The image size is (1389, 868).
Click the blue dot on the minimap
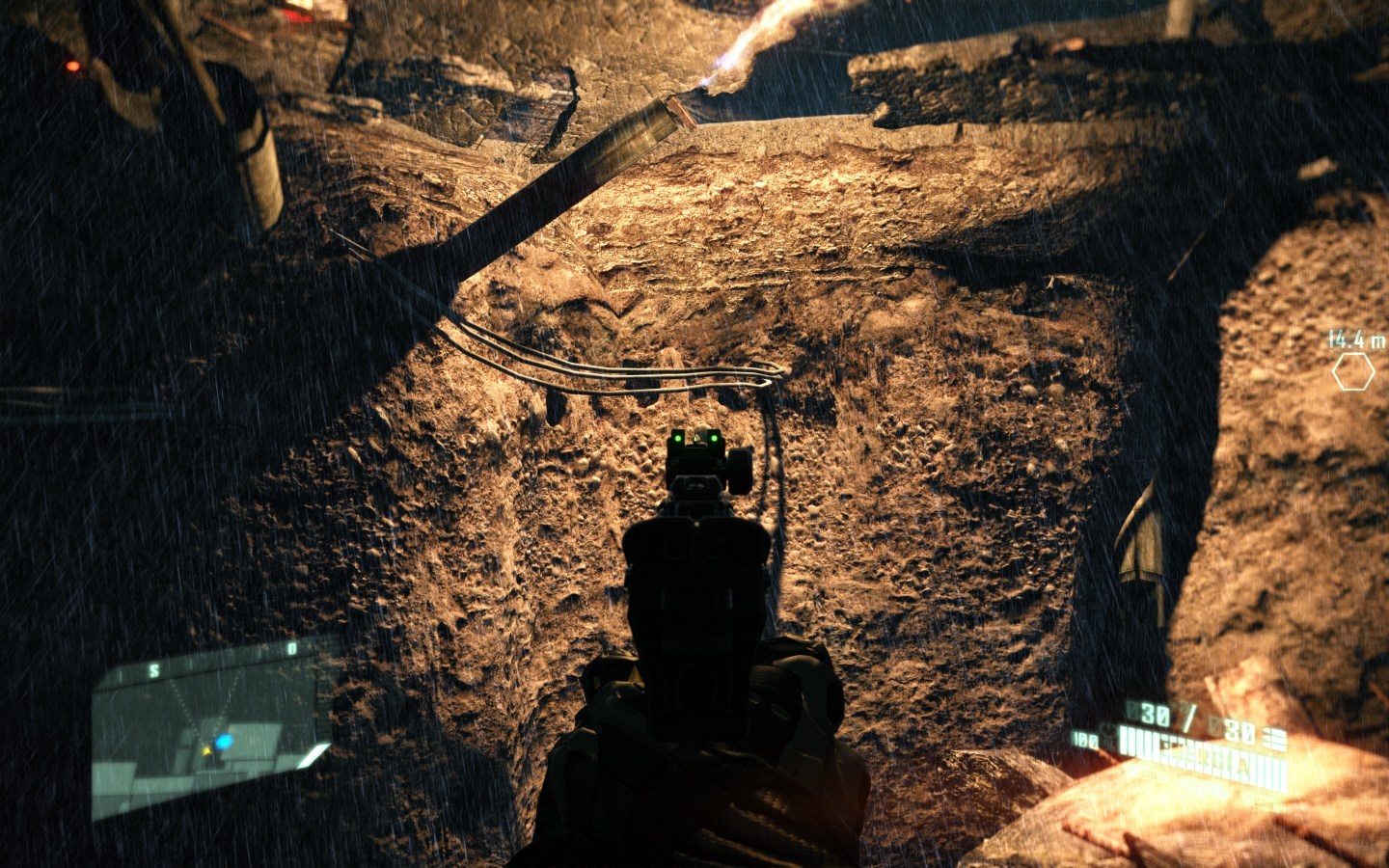point(225,742)
